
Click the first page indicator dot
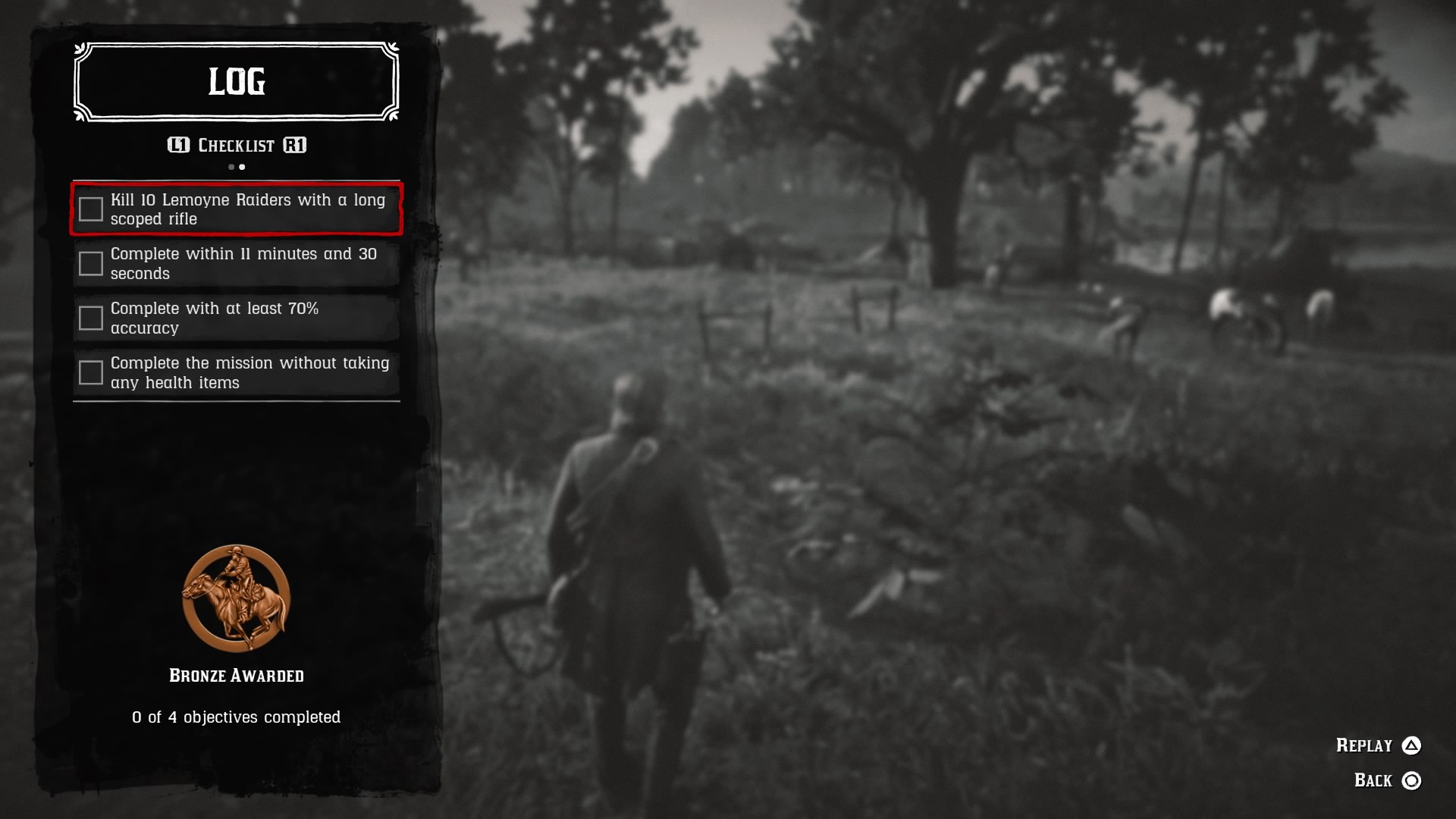[x=230, y=166]
